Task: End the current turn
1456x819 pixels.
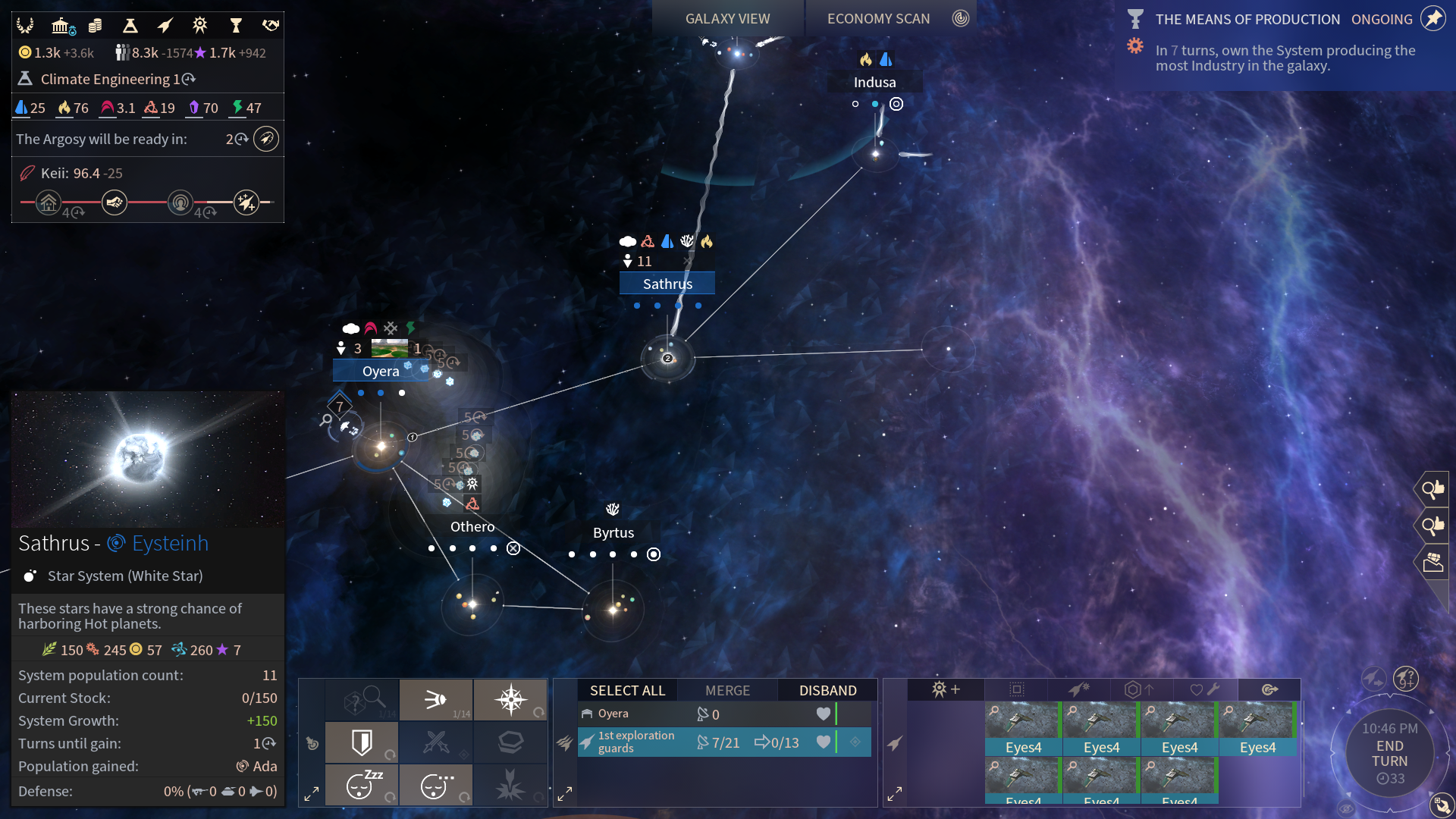Action: pyautogui.click(x=1389, y=754)
